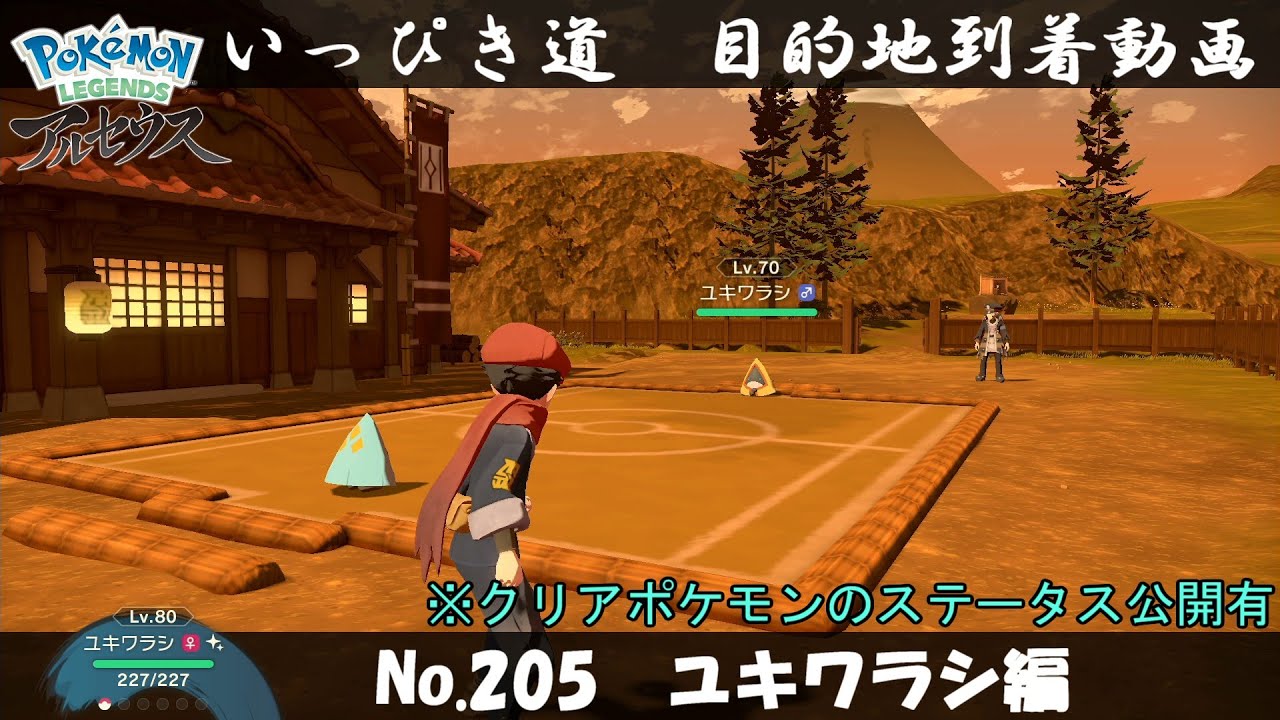Select the wild Snorunt in the arena
Screen dimensions: 1280x720
tap(758, 380)
